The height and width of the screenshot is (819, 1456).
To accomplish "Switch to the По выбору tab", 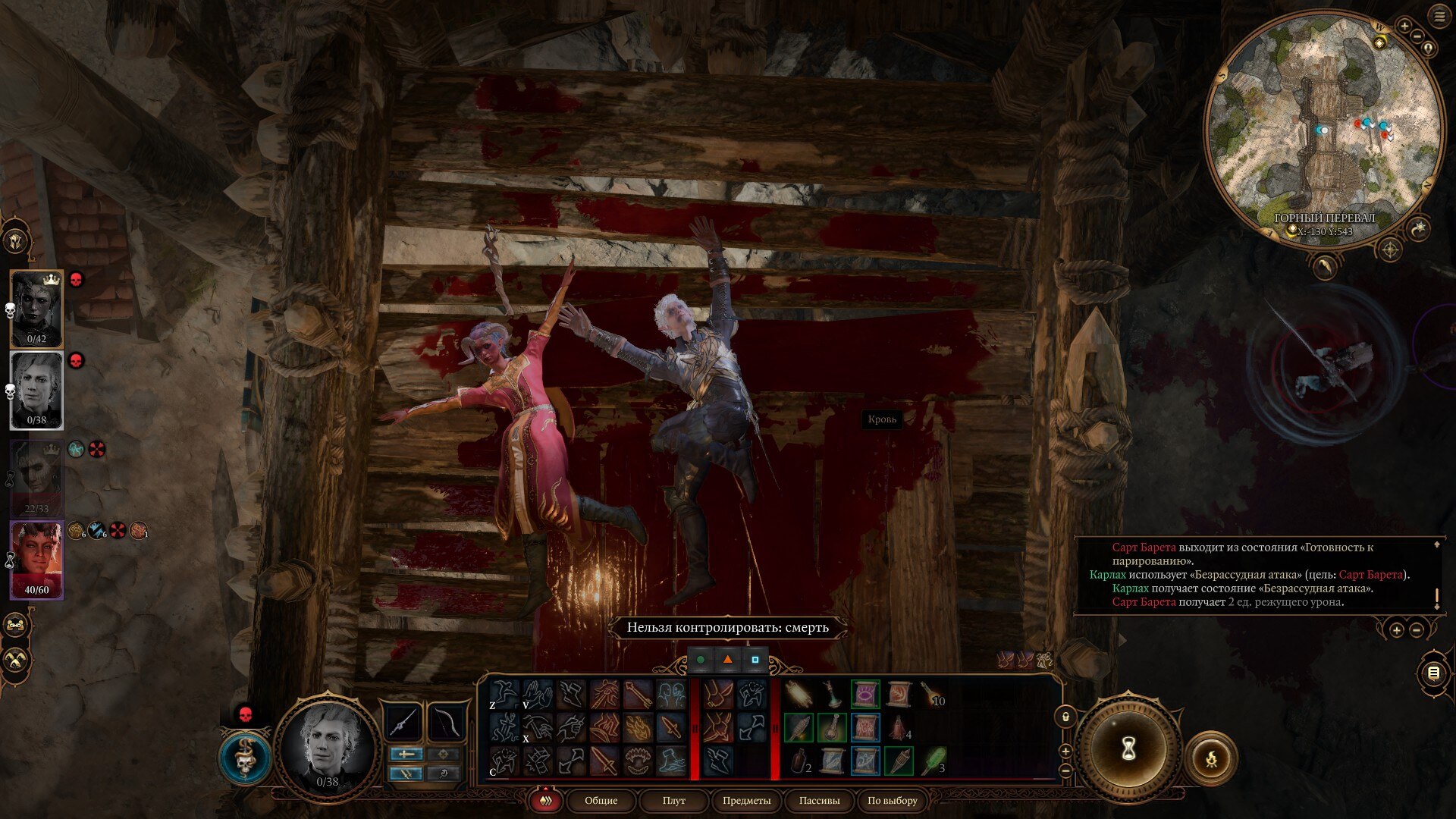I will coord(892,800).
